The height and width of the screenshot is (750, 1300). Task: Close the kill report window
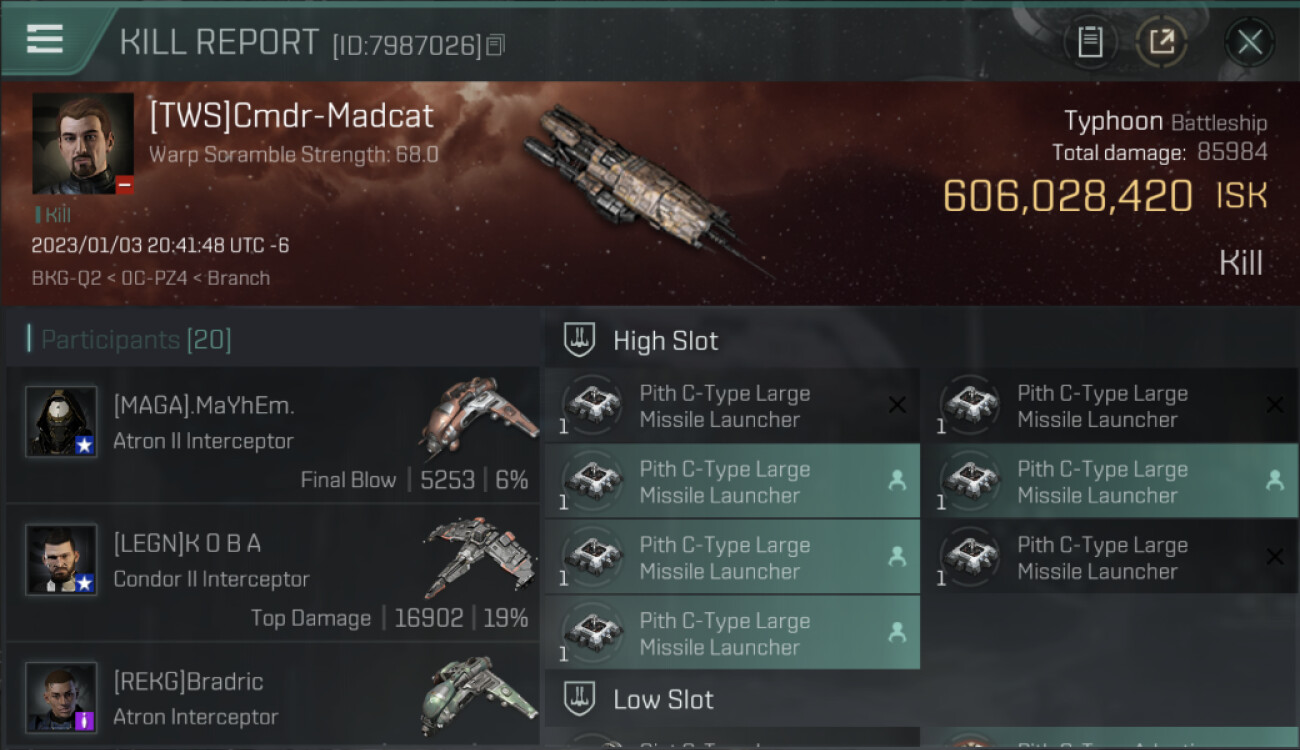click(1249, 42)
